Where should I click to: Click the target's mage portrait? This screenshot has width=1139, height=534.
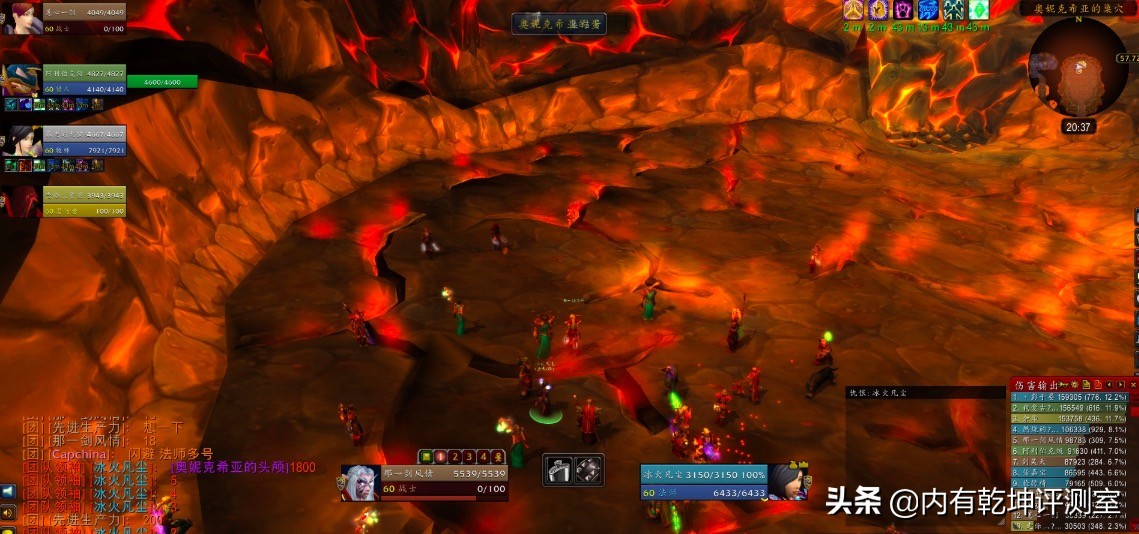click(x=787, y=482)
